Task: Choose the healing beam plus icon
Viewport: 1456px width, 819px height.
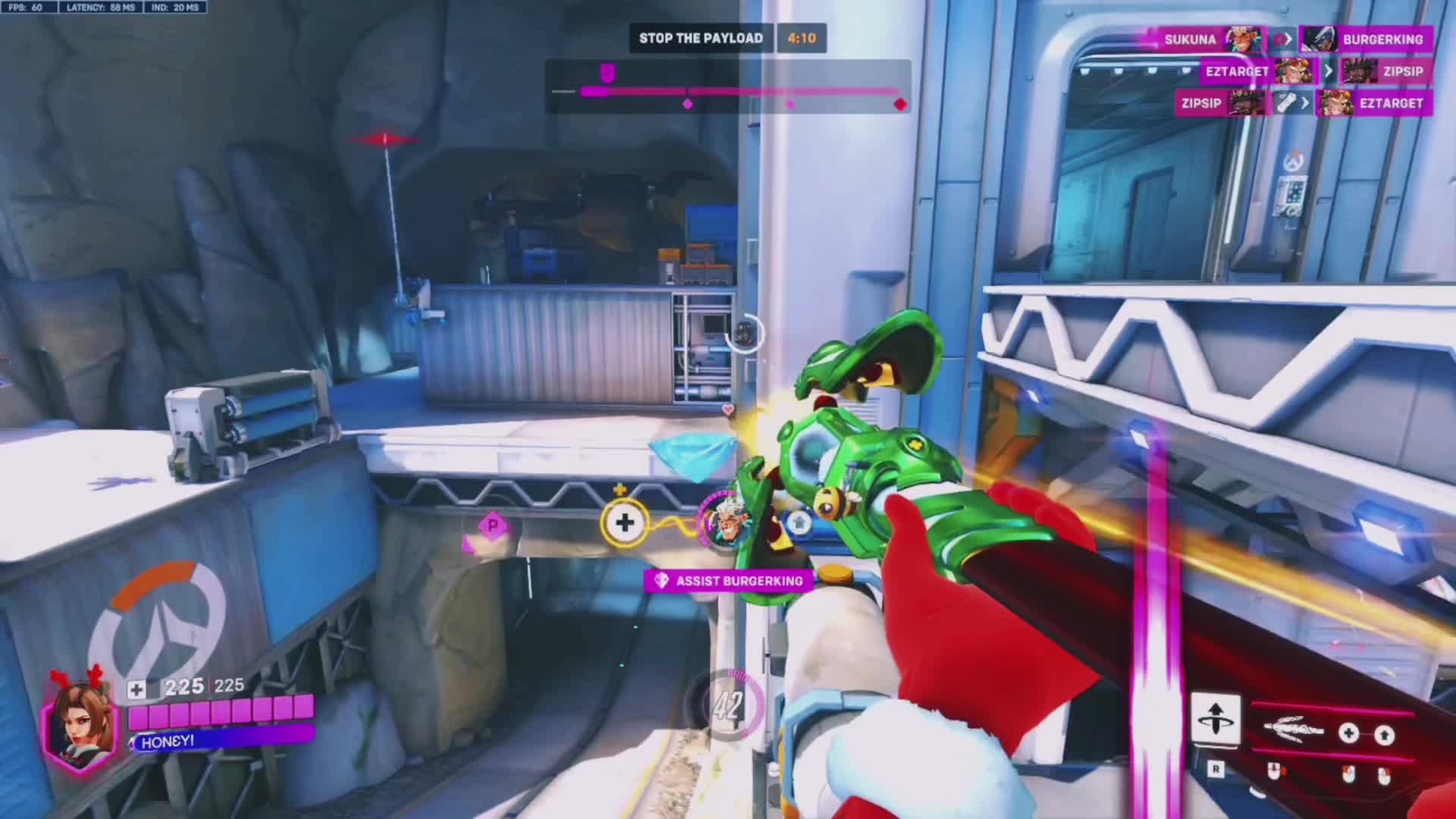Action: [x=1348, y=733]
